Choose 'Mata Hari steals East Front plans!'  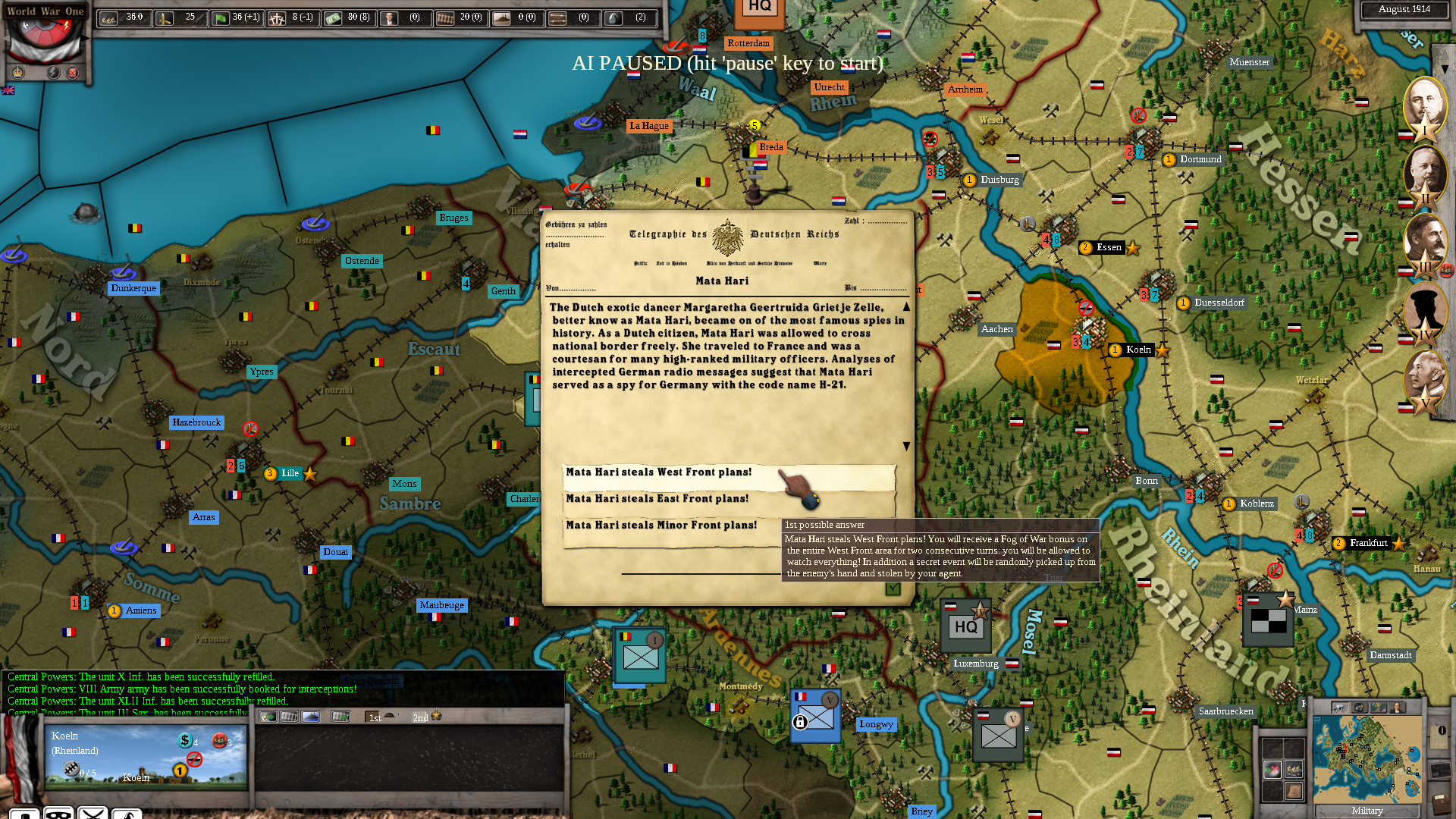coord(657,499)
